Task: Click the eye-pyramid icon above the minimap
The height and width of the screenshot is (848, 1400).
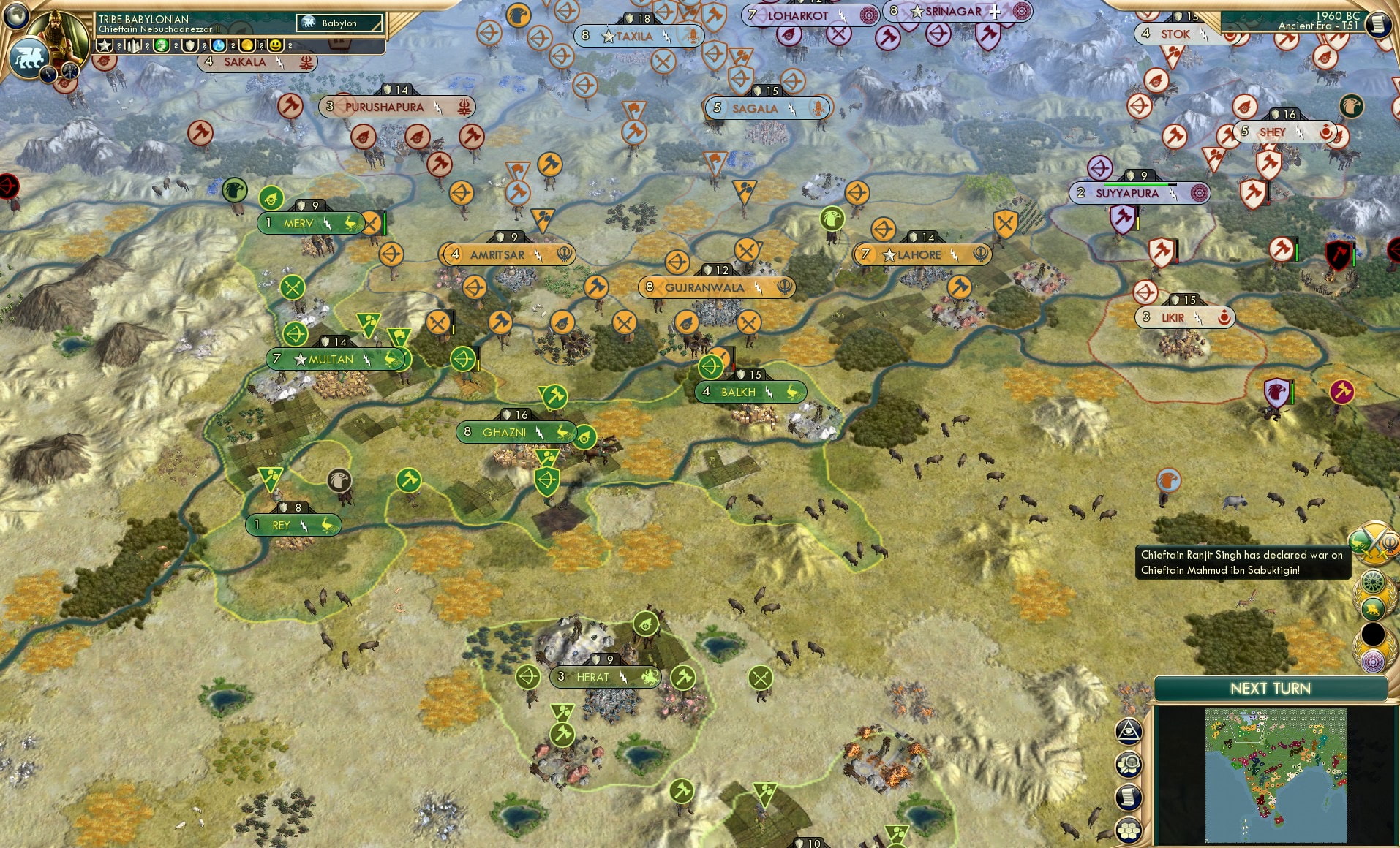Action: coord(1129,732)
